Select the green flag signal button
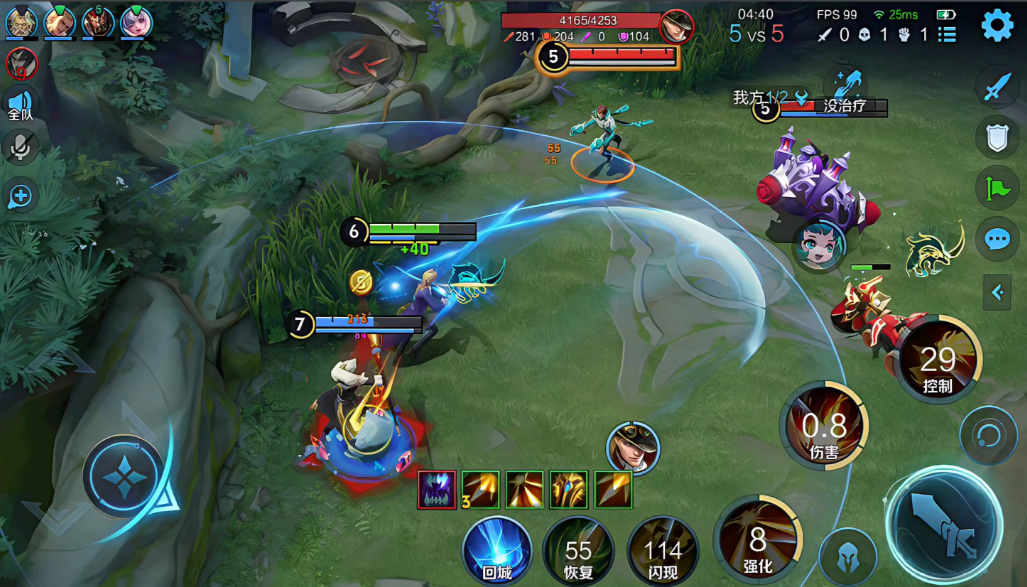This screenshot has height=587, width=1027. coord(997,188)
